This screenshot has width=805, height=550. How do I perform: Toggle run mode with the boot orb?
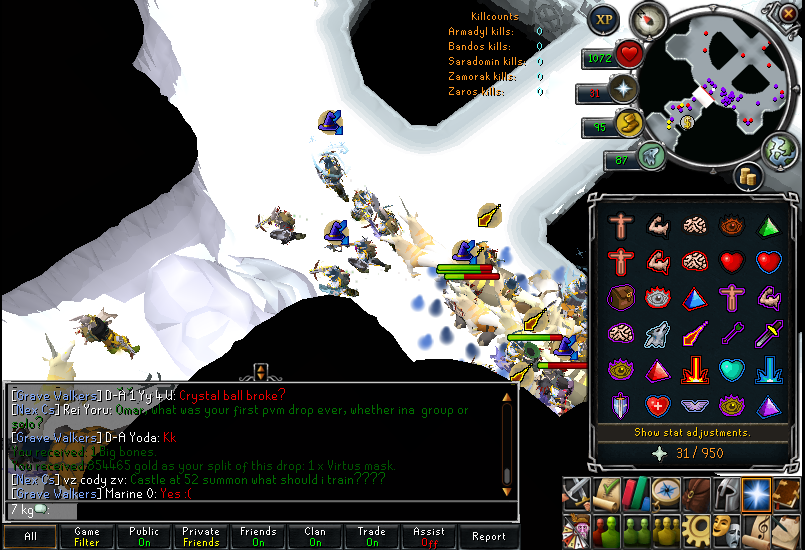(627, 124)
